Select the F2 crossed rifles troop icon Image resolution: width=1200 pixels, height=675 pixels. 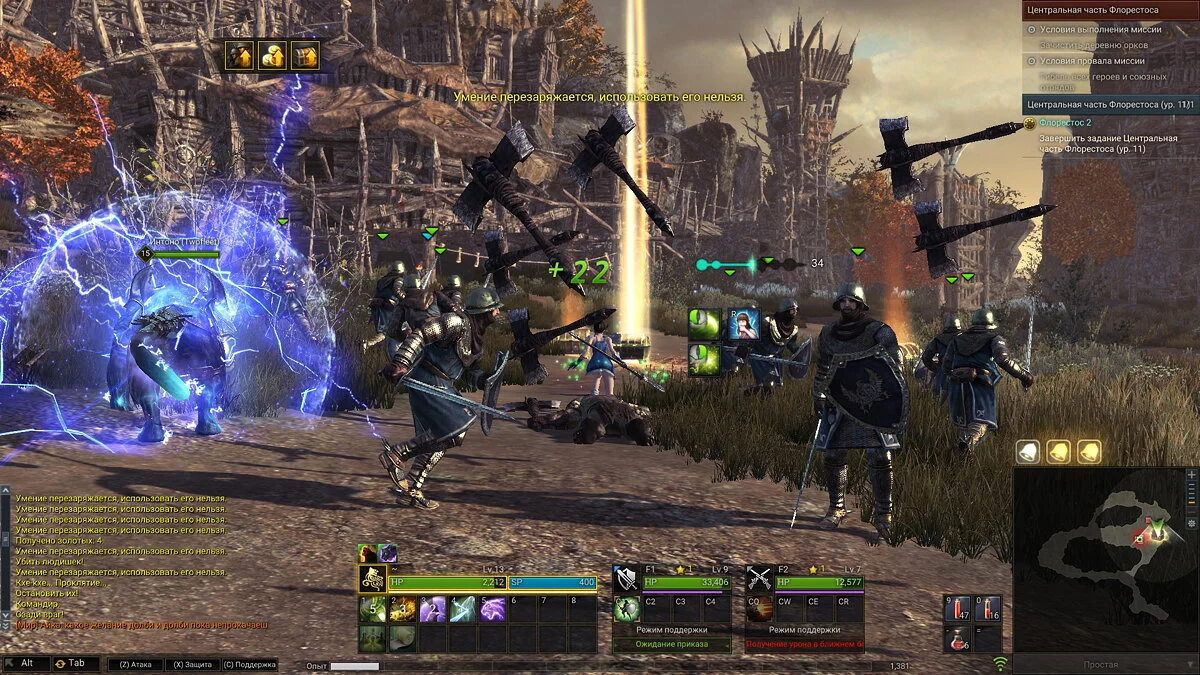point(760,579)
